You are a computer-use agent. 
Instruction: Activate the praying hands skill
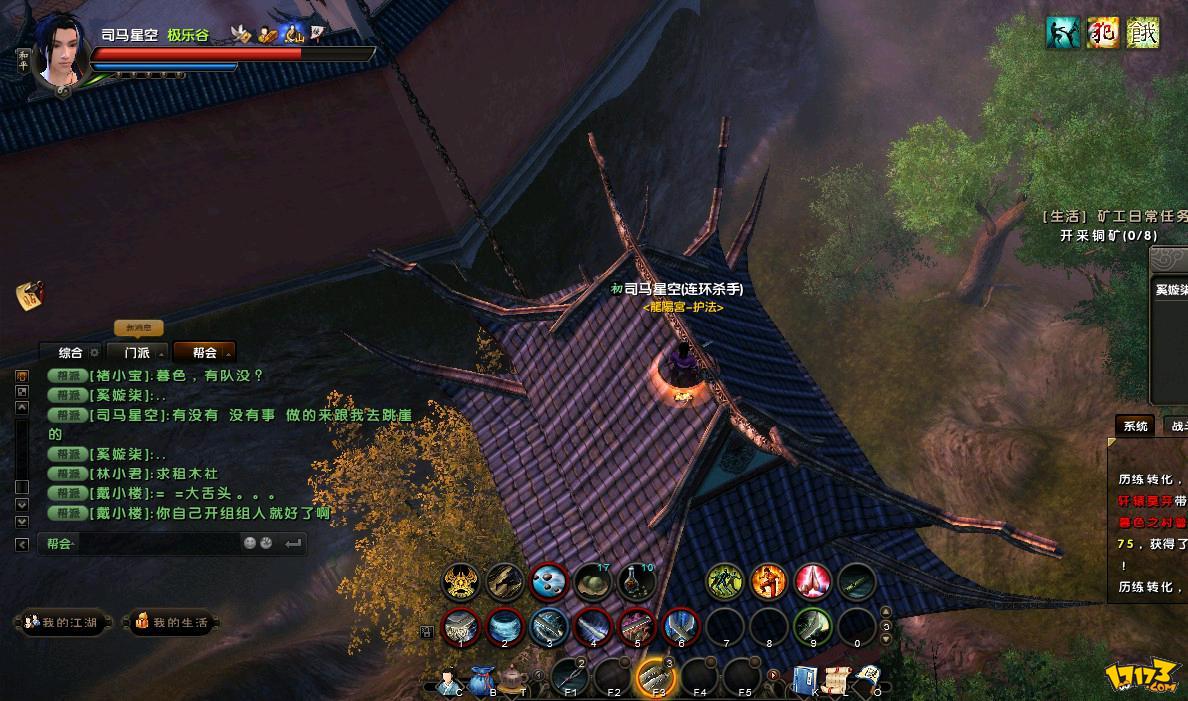coord(813,582)
